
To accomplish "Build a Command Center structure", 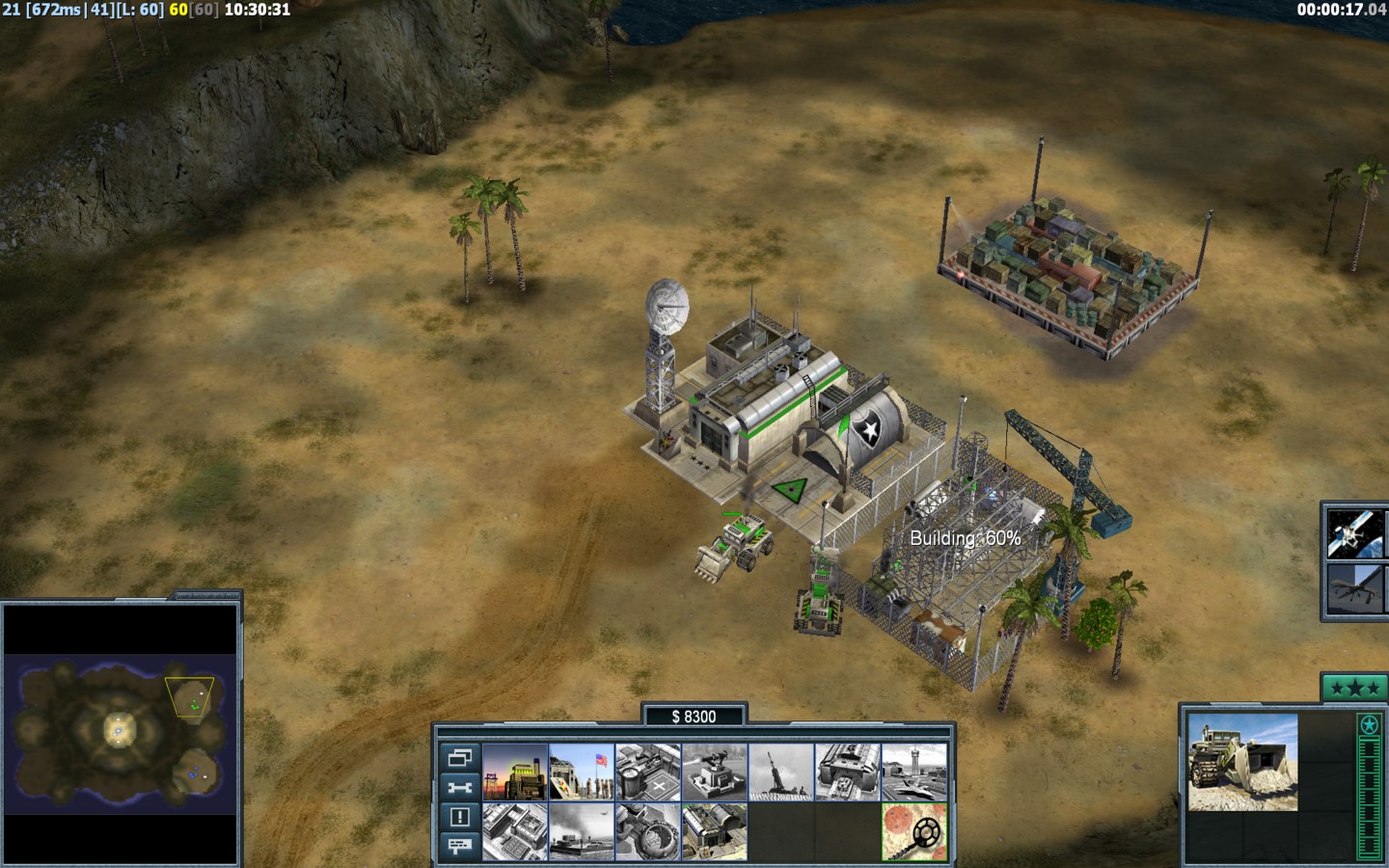I will [x=715, y=831].
